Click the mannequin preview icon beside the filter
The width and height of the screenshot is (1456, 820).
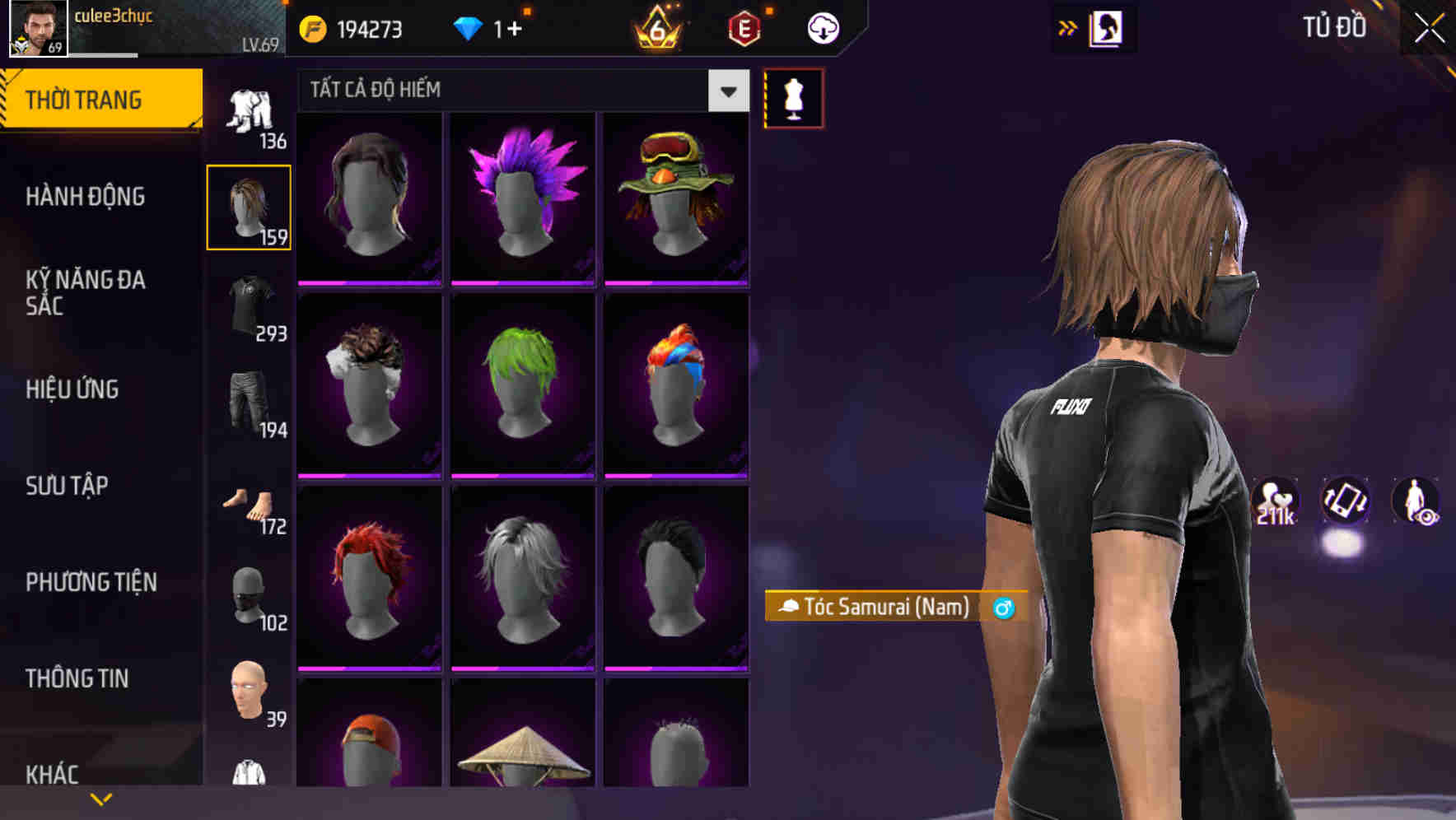(793, 97)
